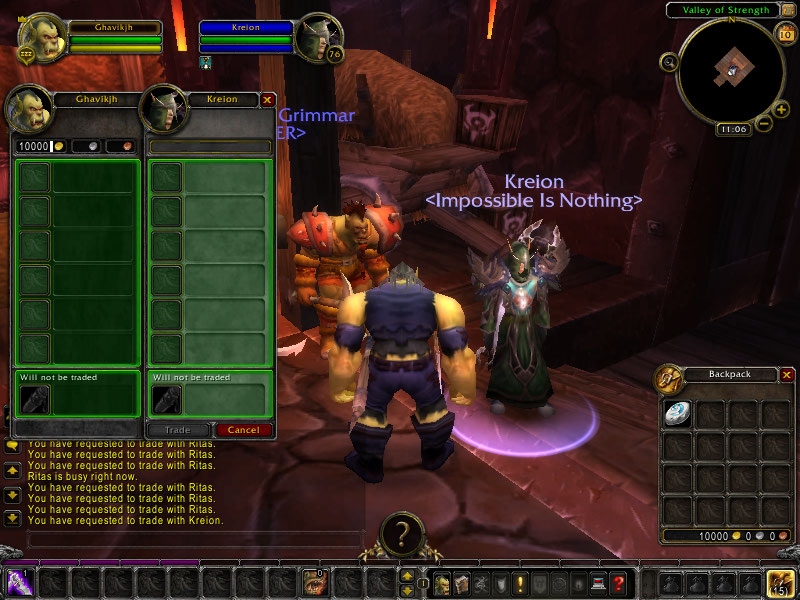The width and height of the screenshot is (800, 600).
Task: Close the trade window
Action: point(267,100)
